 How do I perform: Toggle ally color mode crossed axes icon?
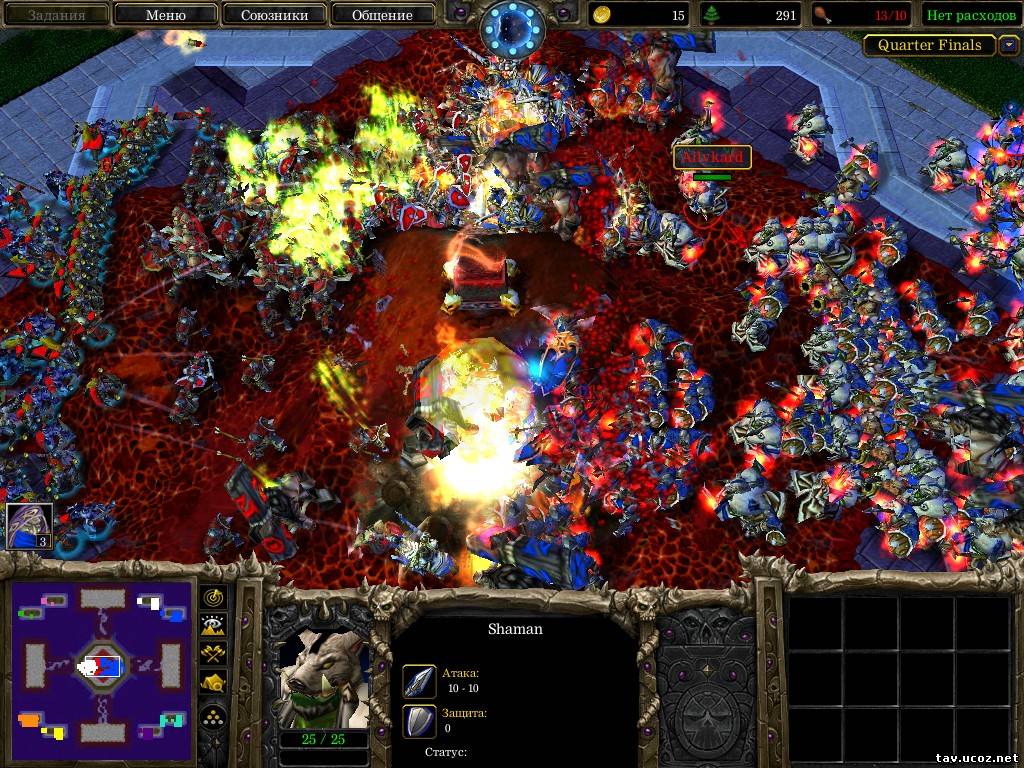(x=214, y=654)
